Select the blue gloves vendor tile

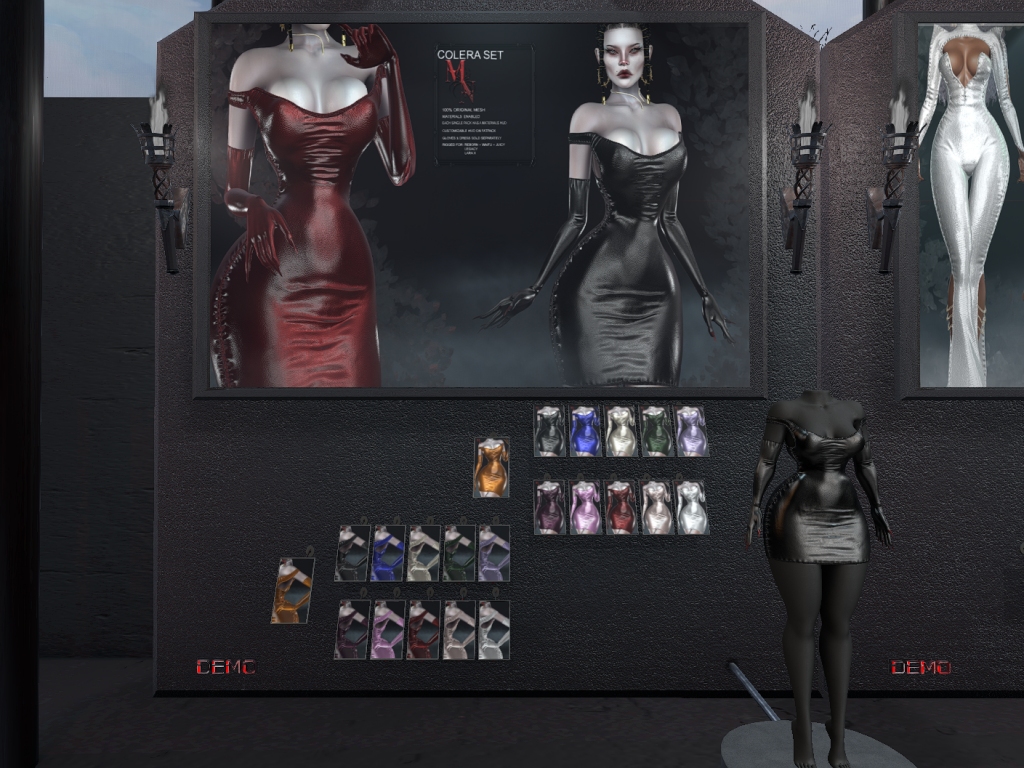click(x=387, y=553)
